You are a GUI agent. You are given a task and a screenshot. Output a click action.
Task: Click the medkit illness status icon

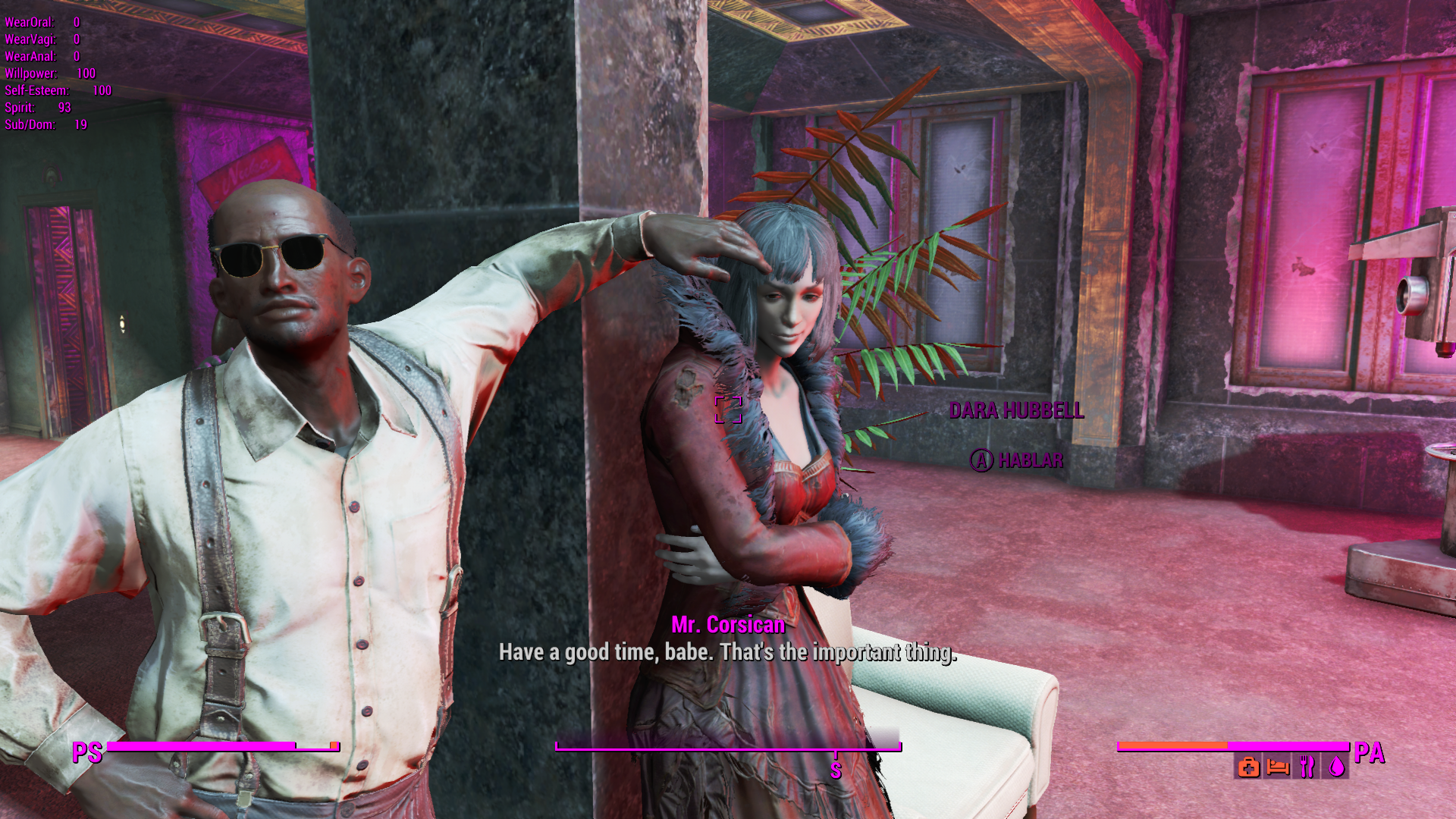pyautogui.click(x=1248, y=767)
